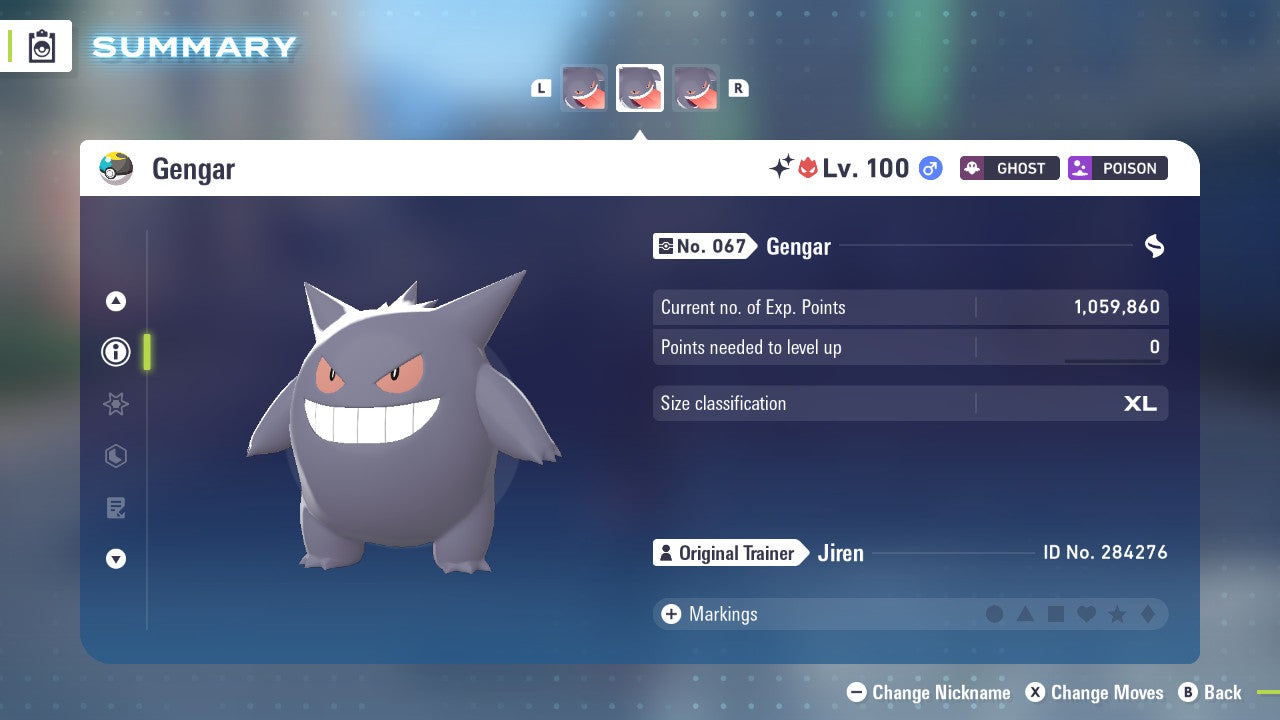This screenshot has height=720, width=1280.
Task: Click the Original Trainer person icon
Action: click(667, 552)
